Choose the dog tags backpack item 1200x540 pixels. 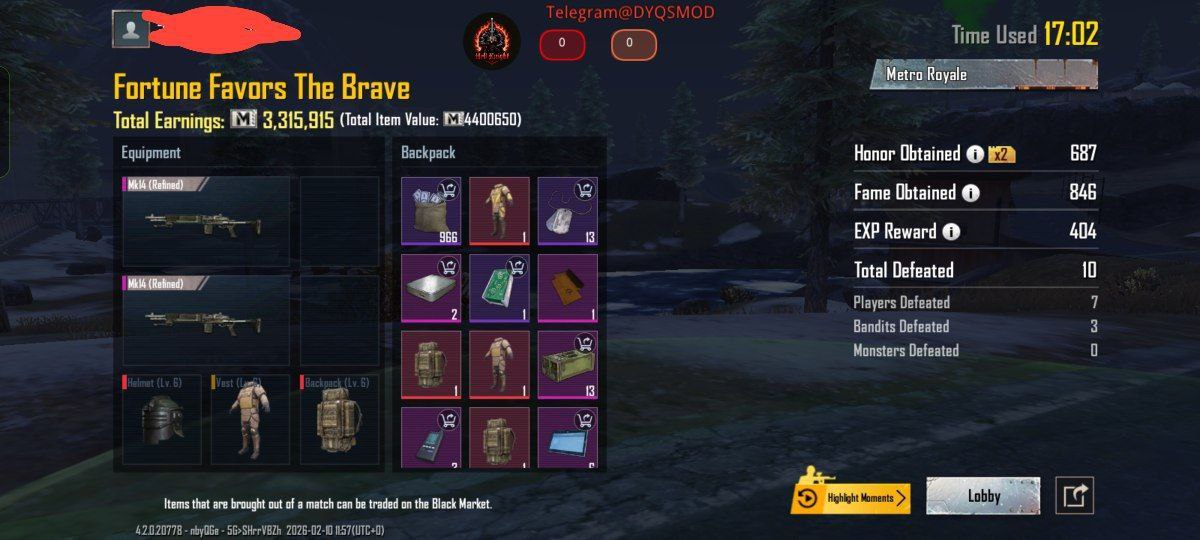click(x=567, y=211)
